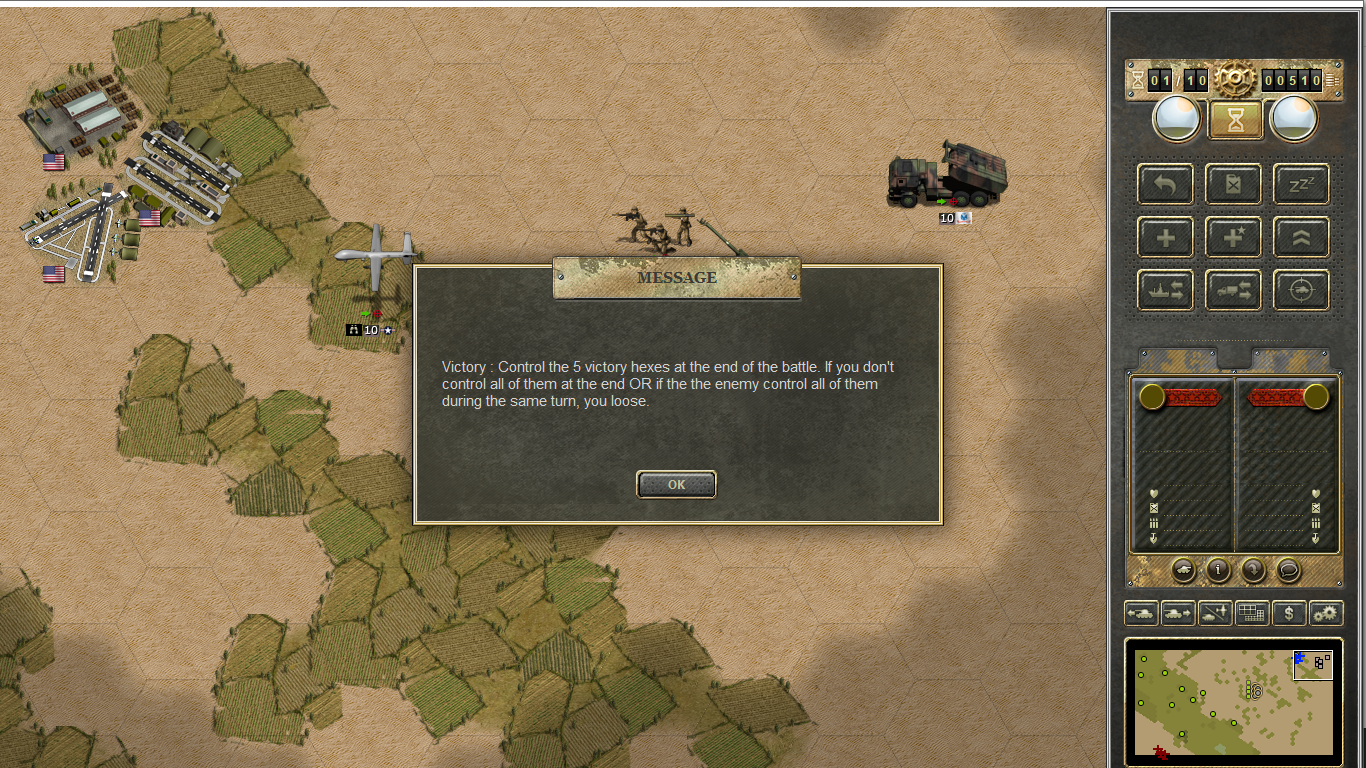Click the undo arrow button
Screen dimensions: 1366x768
(1165, 184)
